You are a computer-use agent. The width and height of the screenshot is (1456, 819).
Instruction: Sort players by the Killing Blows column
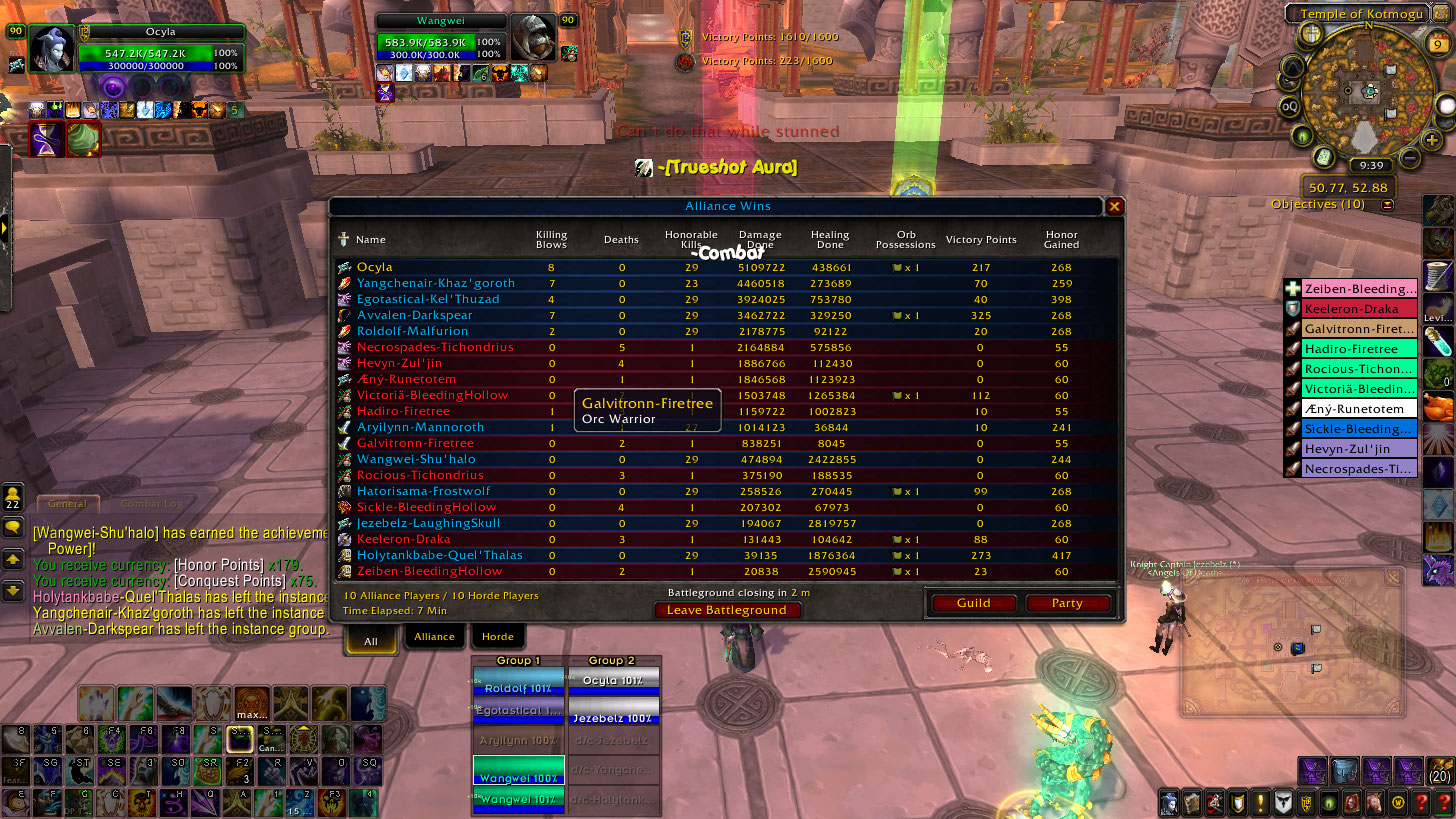pos(551,239)
